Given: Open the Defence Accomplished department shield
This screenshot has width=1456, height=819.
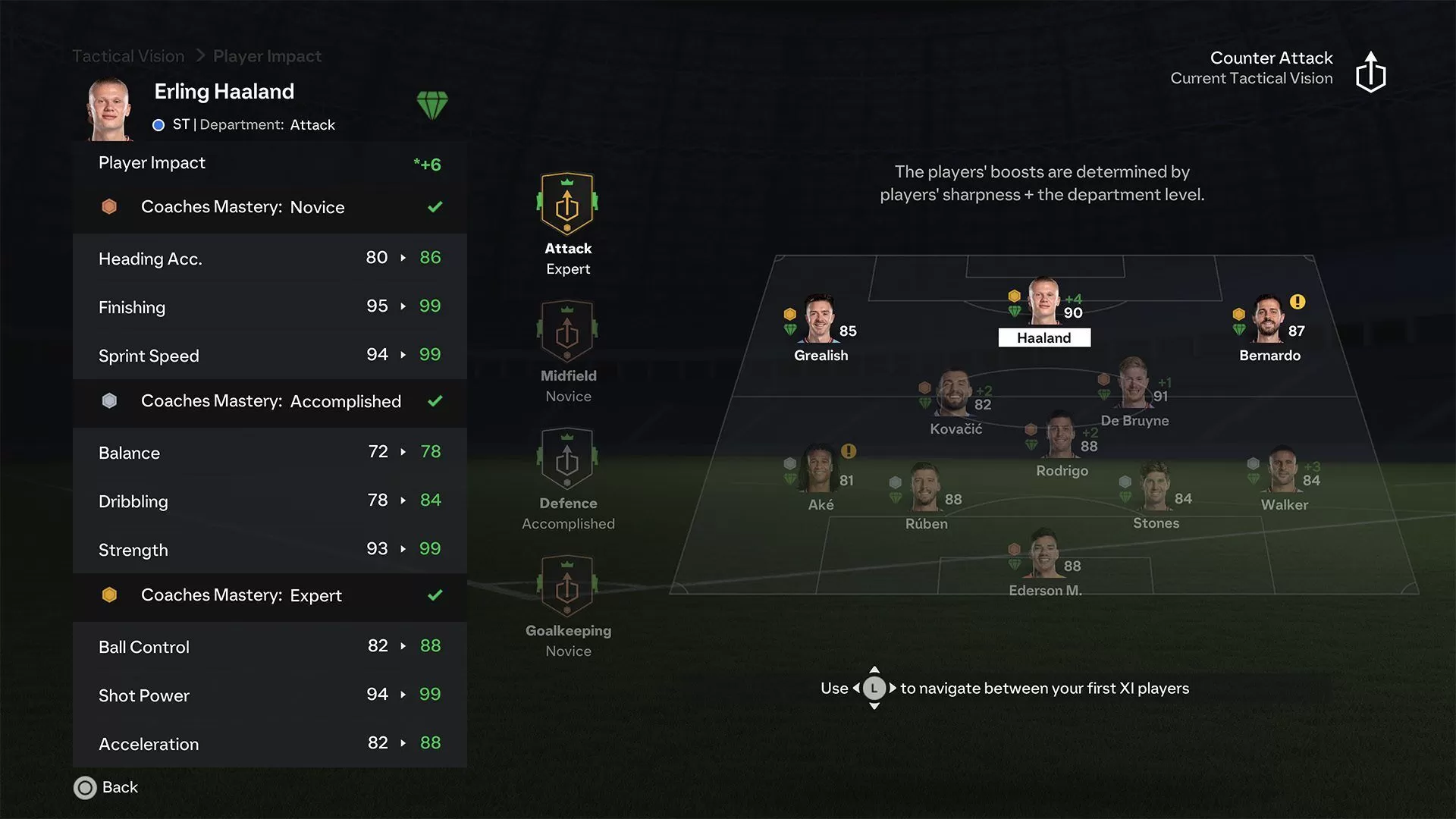Looking at the screenshot, I should (567, 457).
